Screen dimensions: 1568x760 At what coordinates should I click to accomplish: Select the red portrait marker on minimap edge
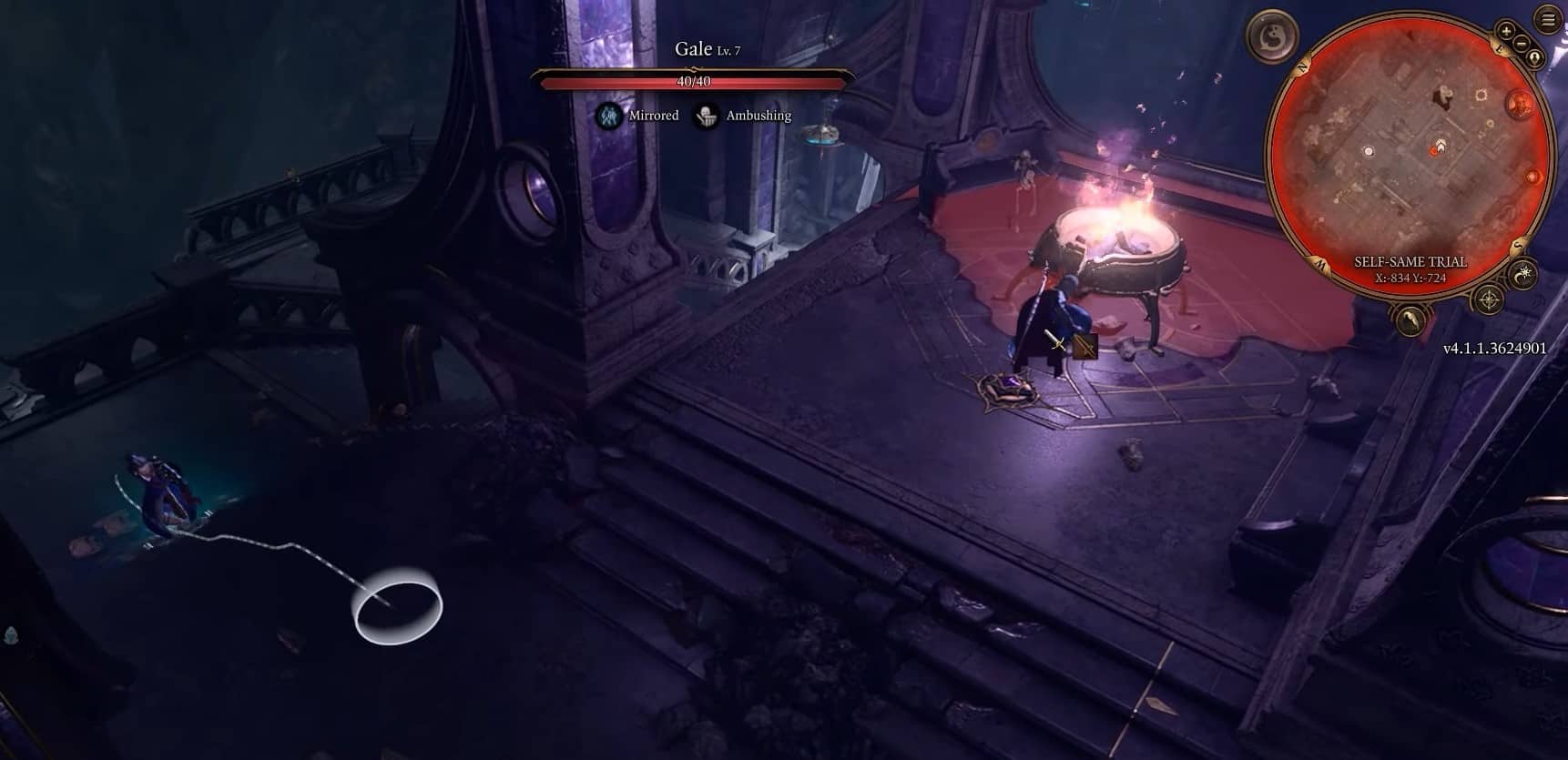point(1520,104)
